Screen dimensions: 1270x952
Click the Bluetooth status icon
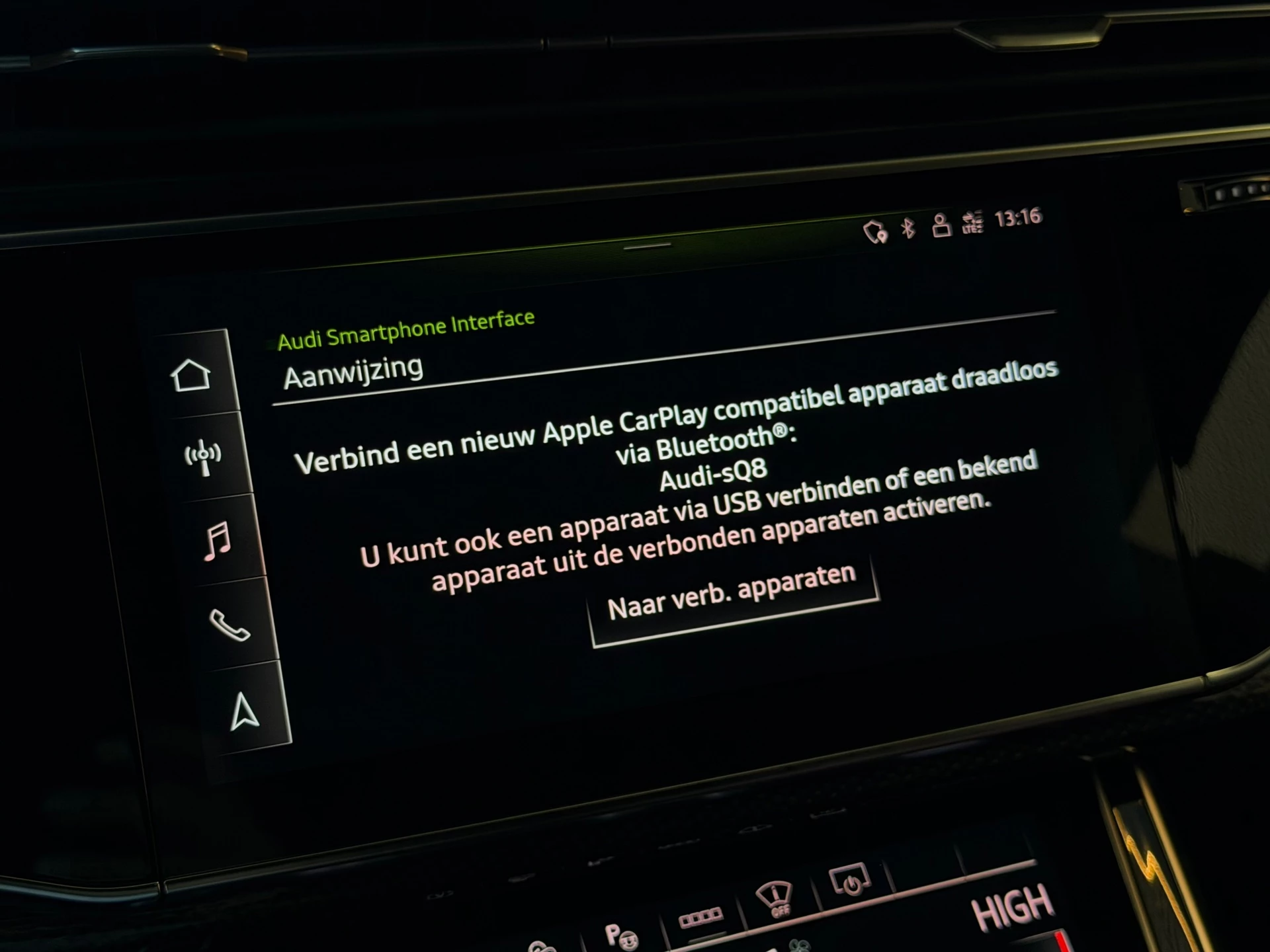tap(907, 228)
